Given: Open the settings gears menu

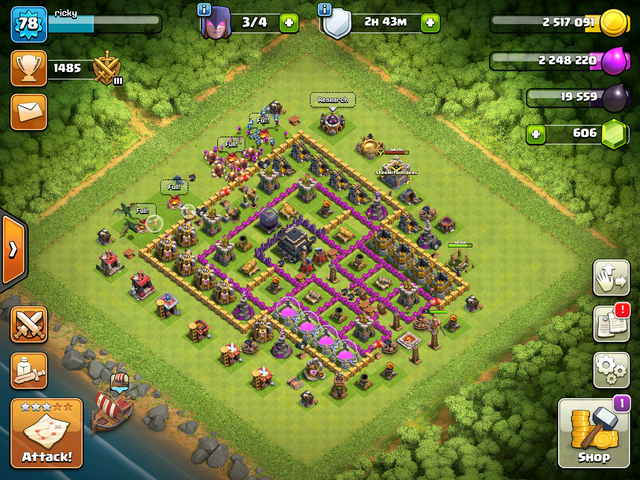Looking at the screenshot, I should point(610,368).
